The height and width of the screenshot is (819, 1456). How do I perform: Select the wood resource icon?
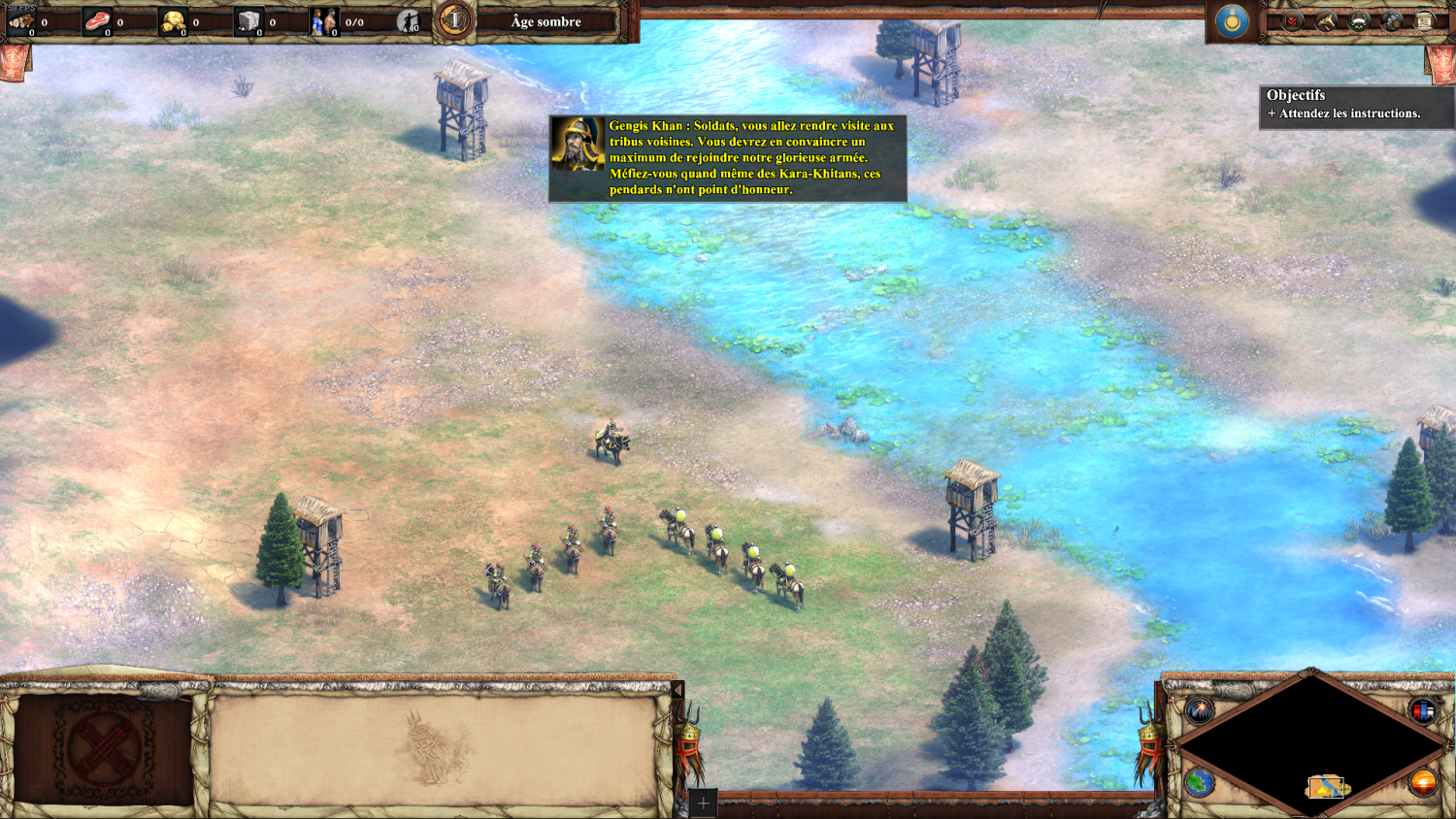(21, 21)
